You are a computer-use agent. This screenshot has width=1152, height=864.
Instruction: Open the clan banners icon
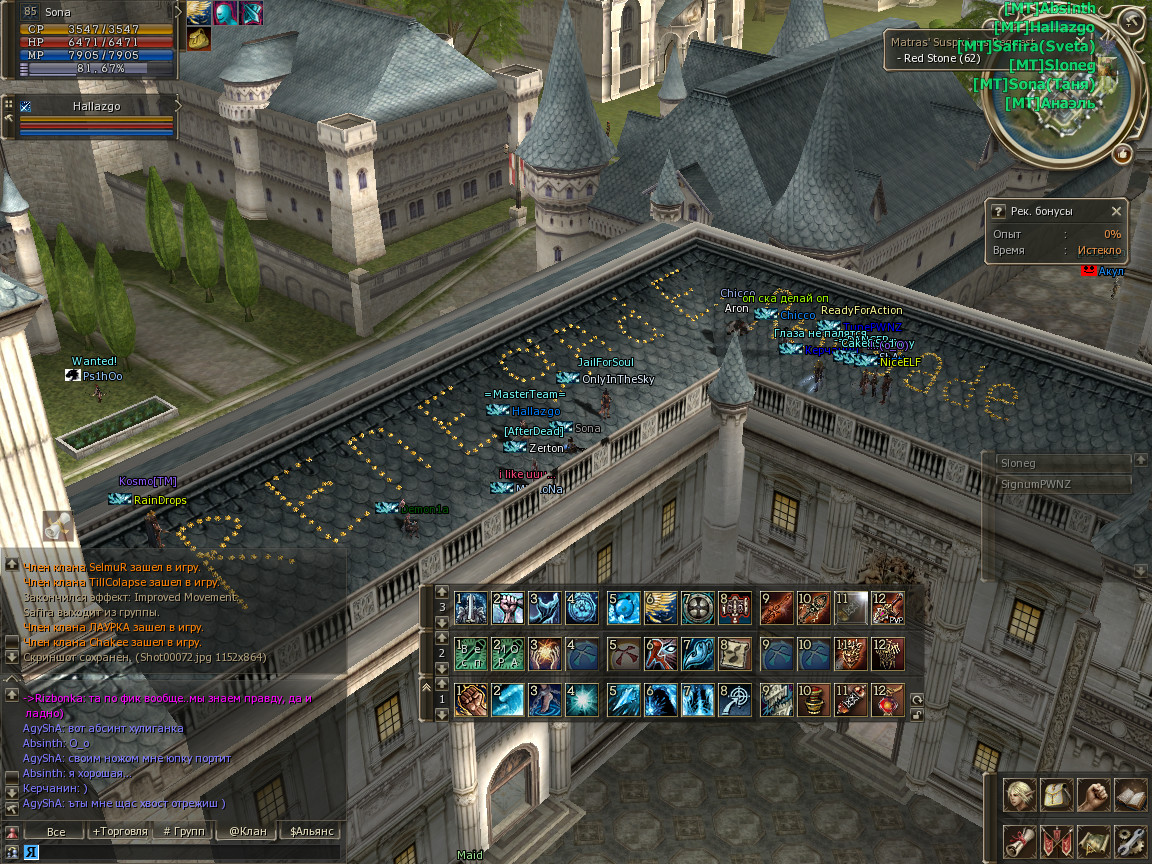point(1057,841)
